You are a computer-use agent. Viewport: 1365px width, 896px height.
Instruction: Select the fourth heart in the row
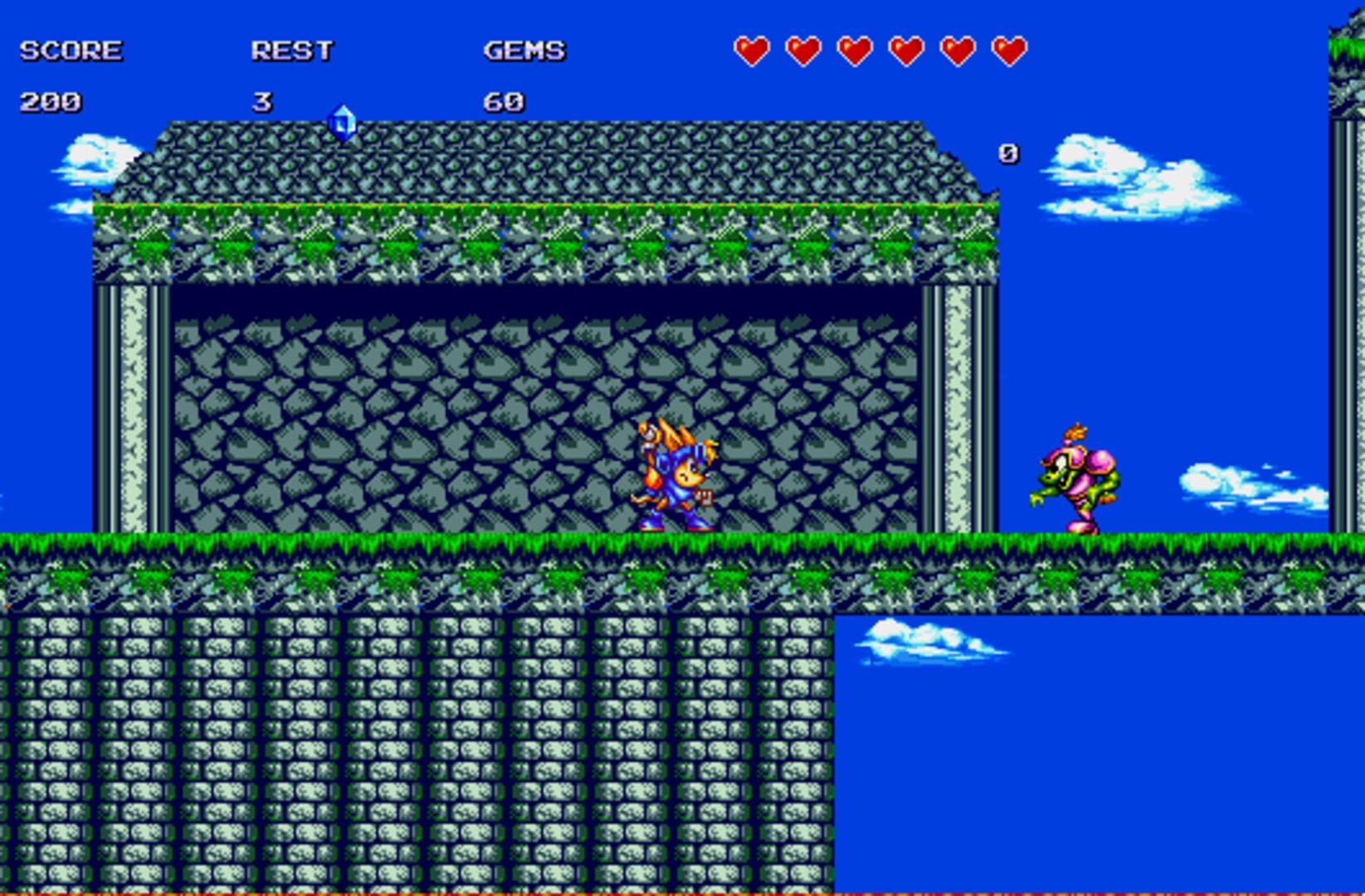(x=905, y=50)
